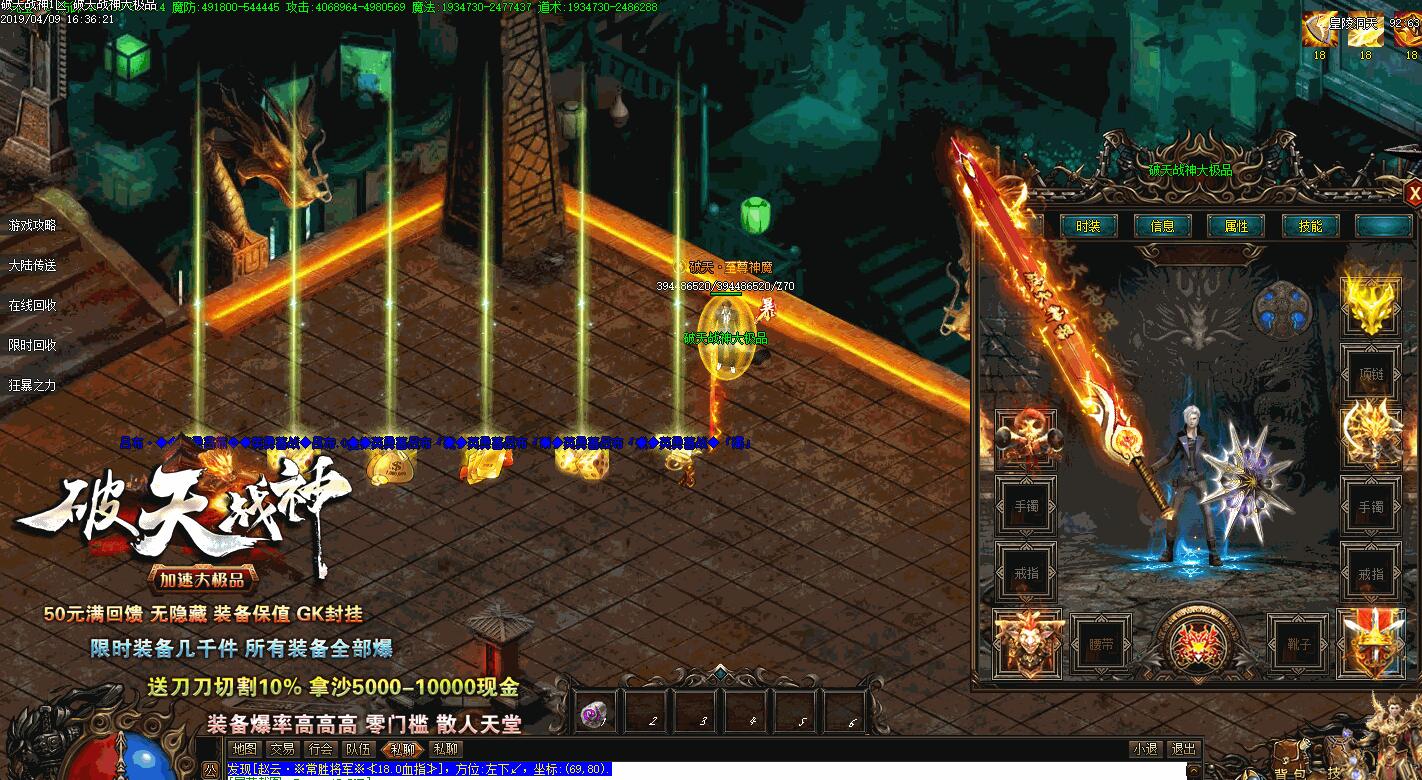
Task: Open 大陆传送 teleport menu
Action: pos(33,266)
